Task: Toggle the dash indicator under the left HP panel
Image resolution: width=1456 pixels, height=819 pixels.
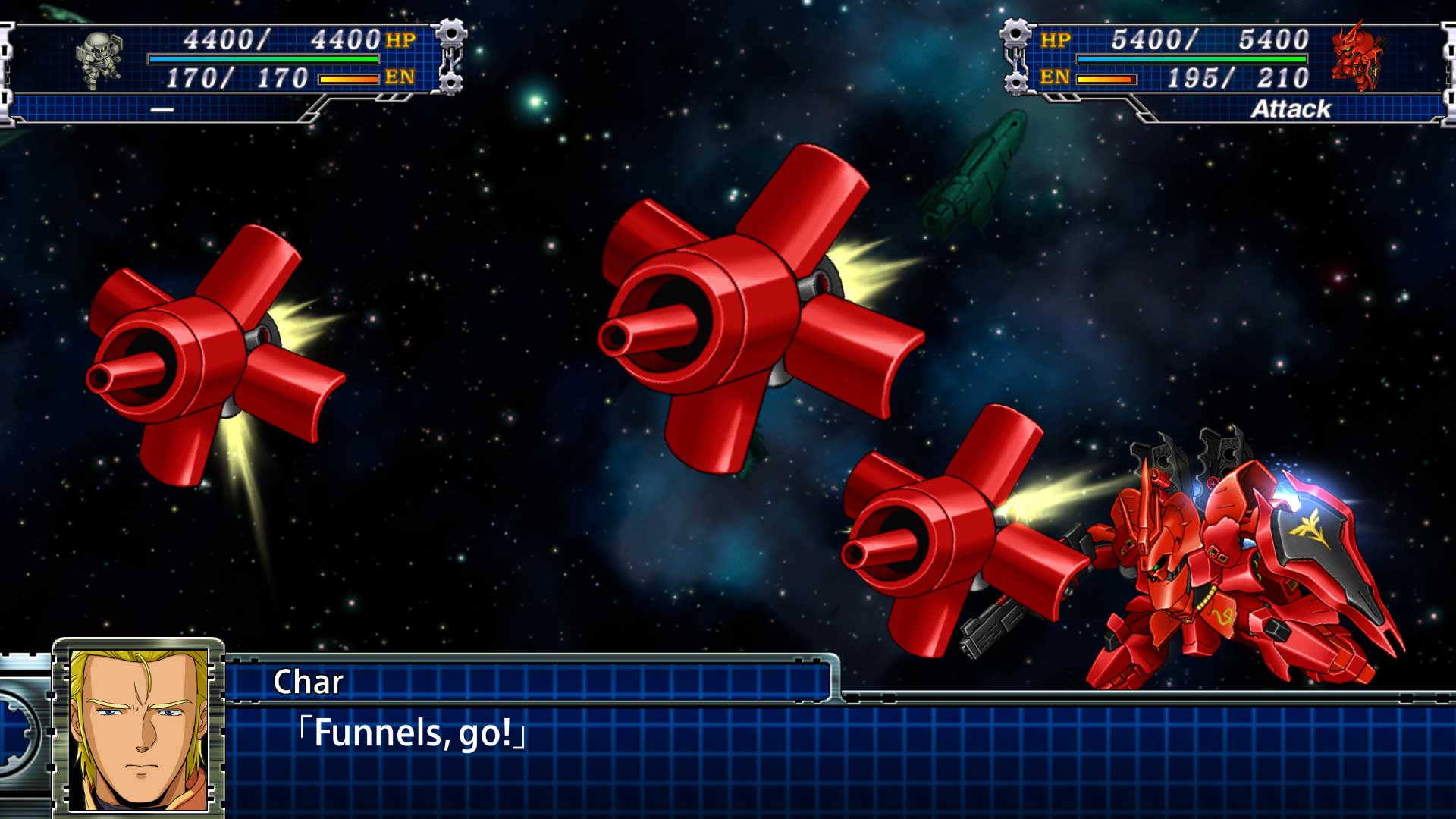Action: pos(163,108)
